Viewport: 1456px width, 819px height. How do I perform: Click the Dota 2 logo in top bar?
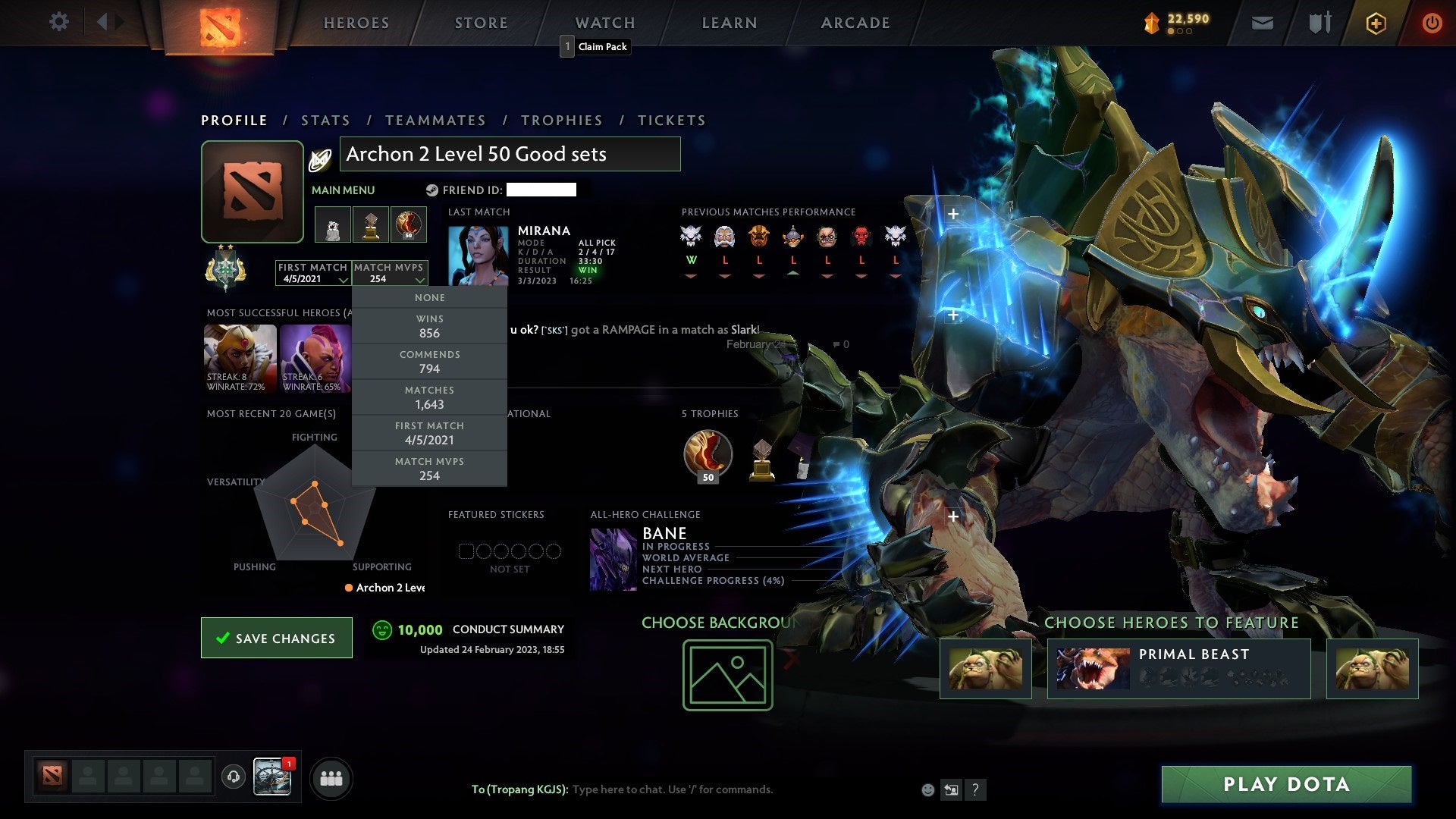219,23
